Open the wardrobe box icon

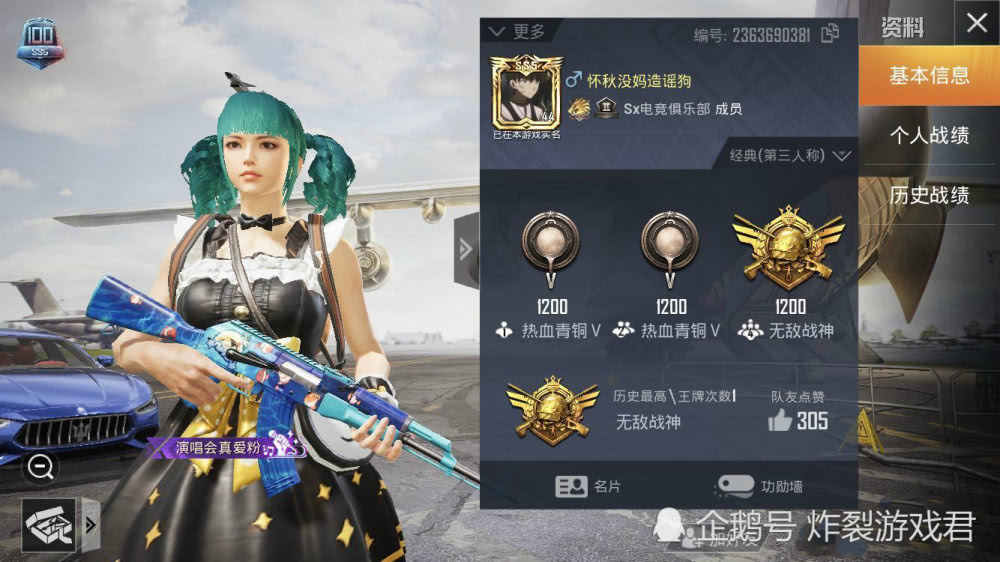48,526
